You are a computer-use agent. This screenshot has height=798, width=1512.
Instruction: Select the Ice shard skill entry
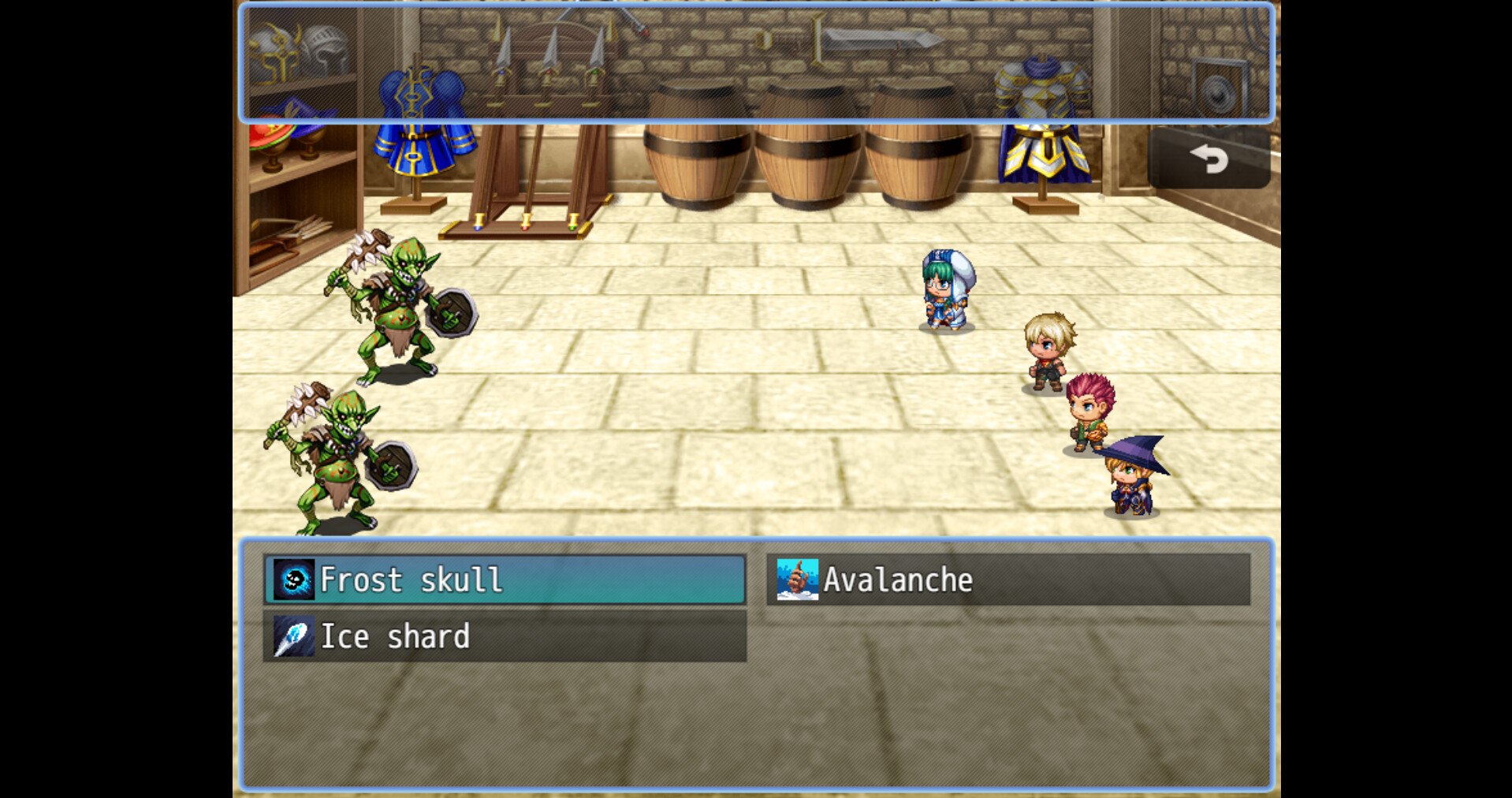(x=505, y=636)
